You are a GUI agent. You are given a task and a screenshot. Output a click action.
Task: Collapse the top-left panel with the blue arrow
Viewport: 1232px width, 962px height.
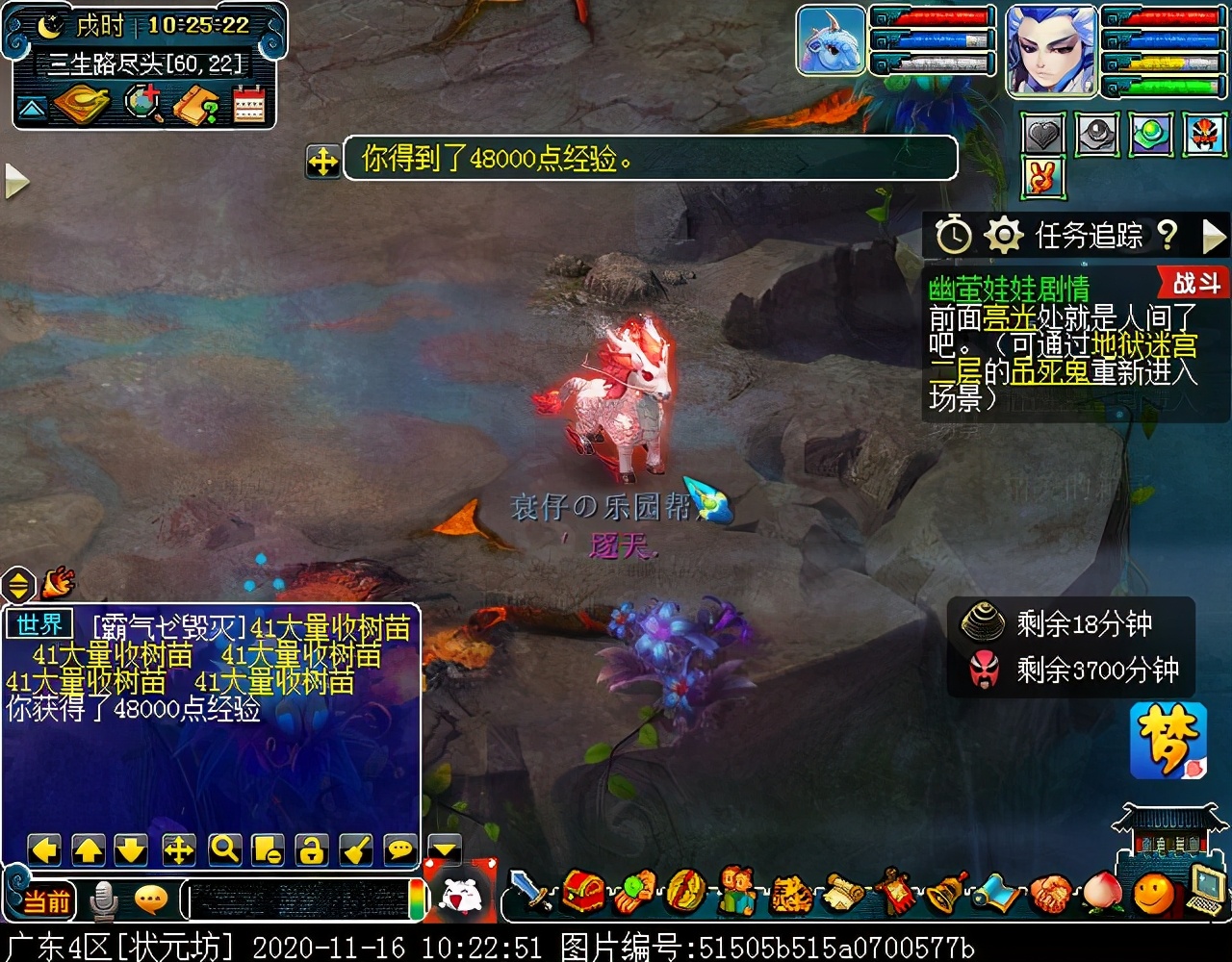(x=32, y=107)
